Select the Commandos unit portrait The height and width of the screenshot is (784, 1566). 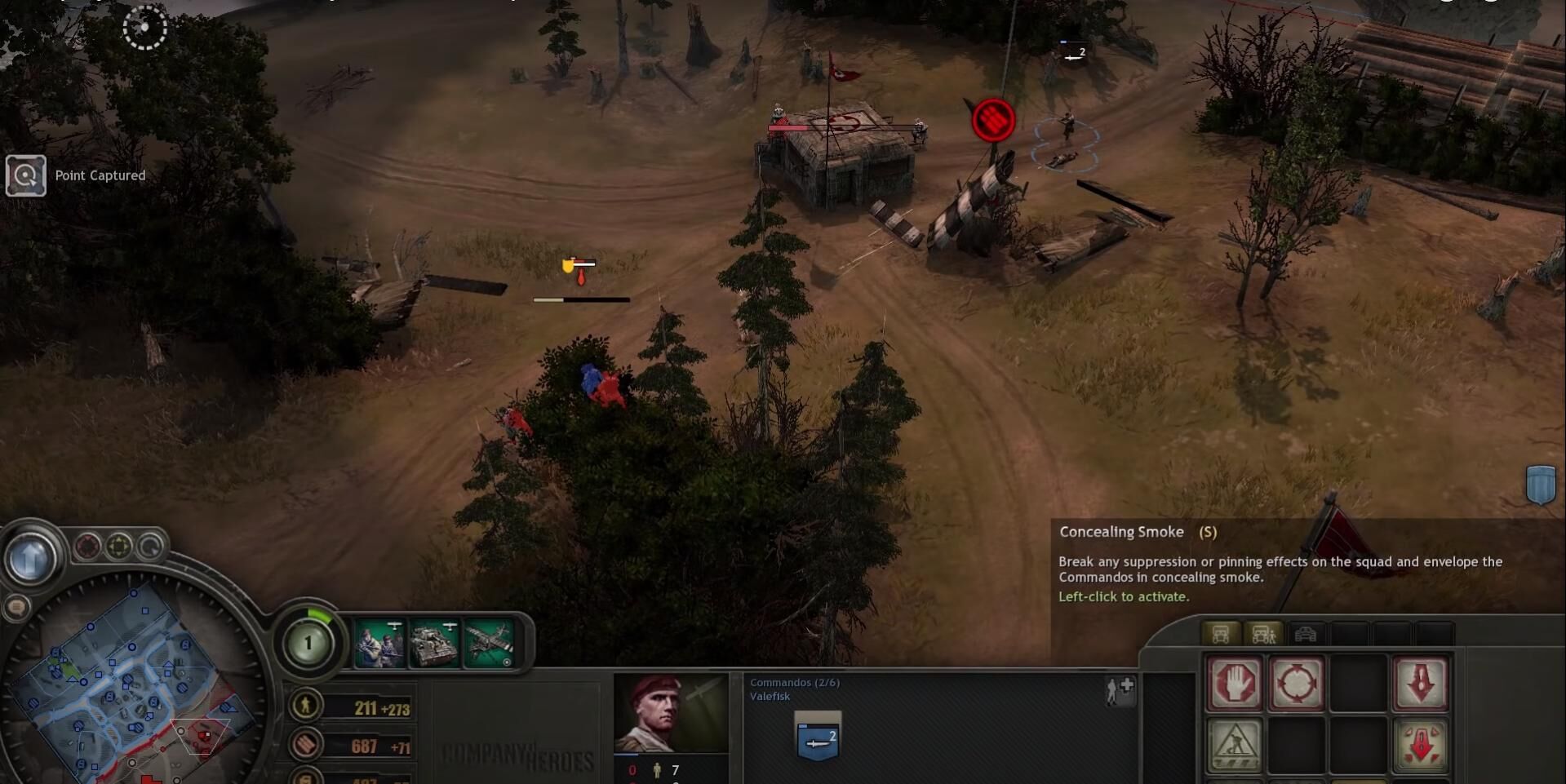tap(671, 714)
